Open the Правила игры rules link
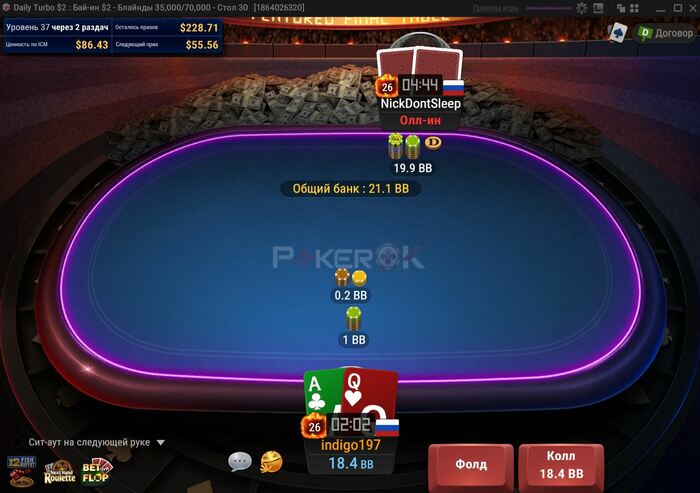The height and width of the screenshot is (493, 700). coord(495,7)
